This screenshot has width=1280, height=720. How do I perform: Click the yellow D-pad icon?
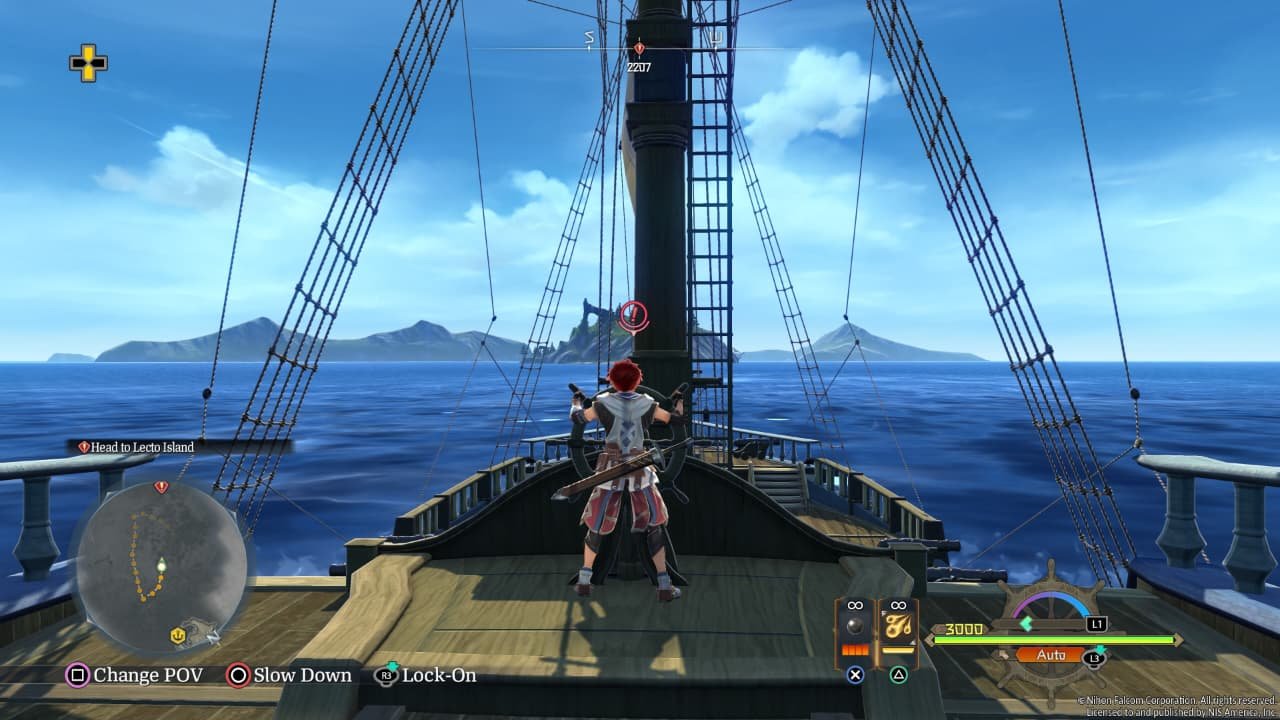88,63
